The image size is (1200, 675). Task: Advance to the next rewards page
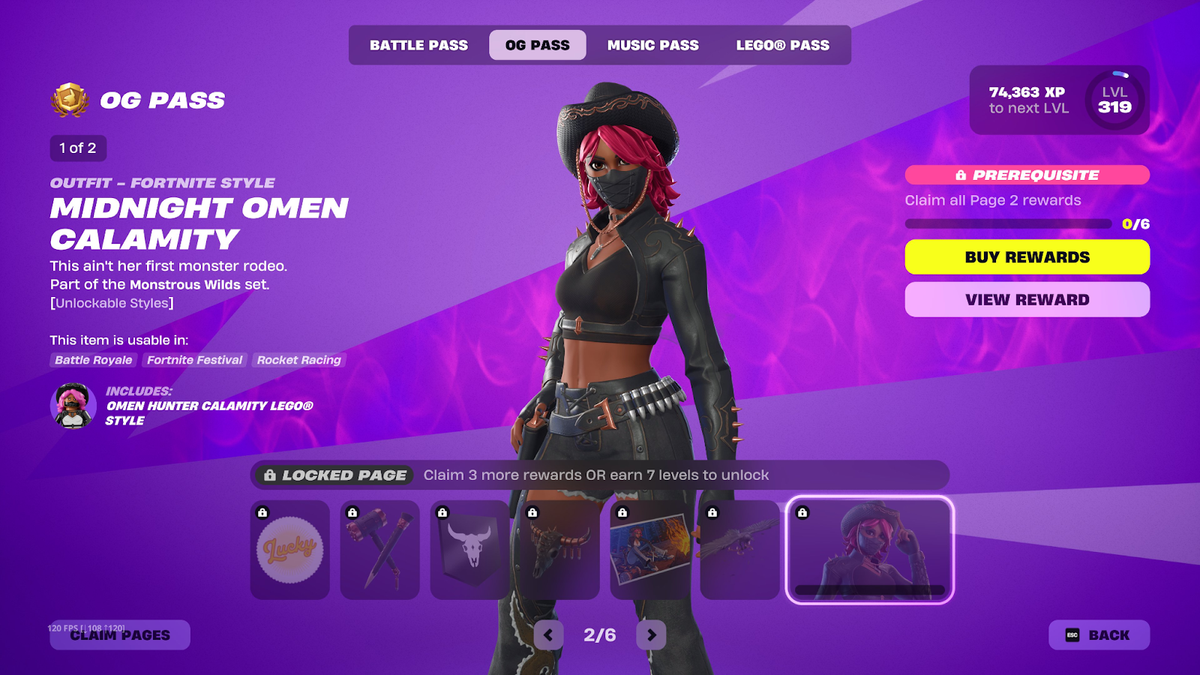[651, 634]
